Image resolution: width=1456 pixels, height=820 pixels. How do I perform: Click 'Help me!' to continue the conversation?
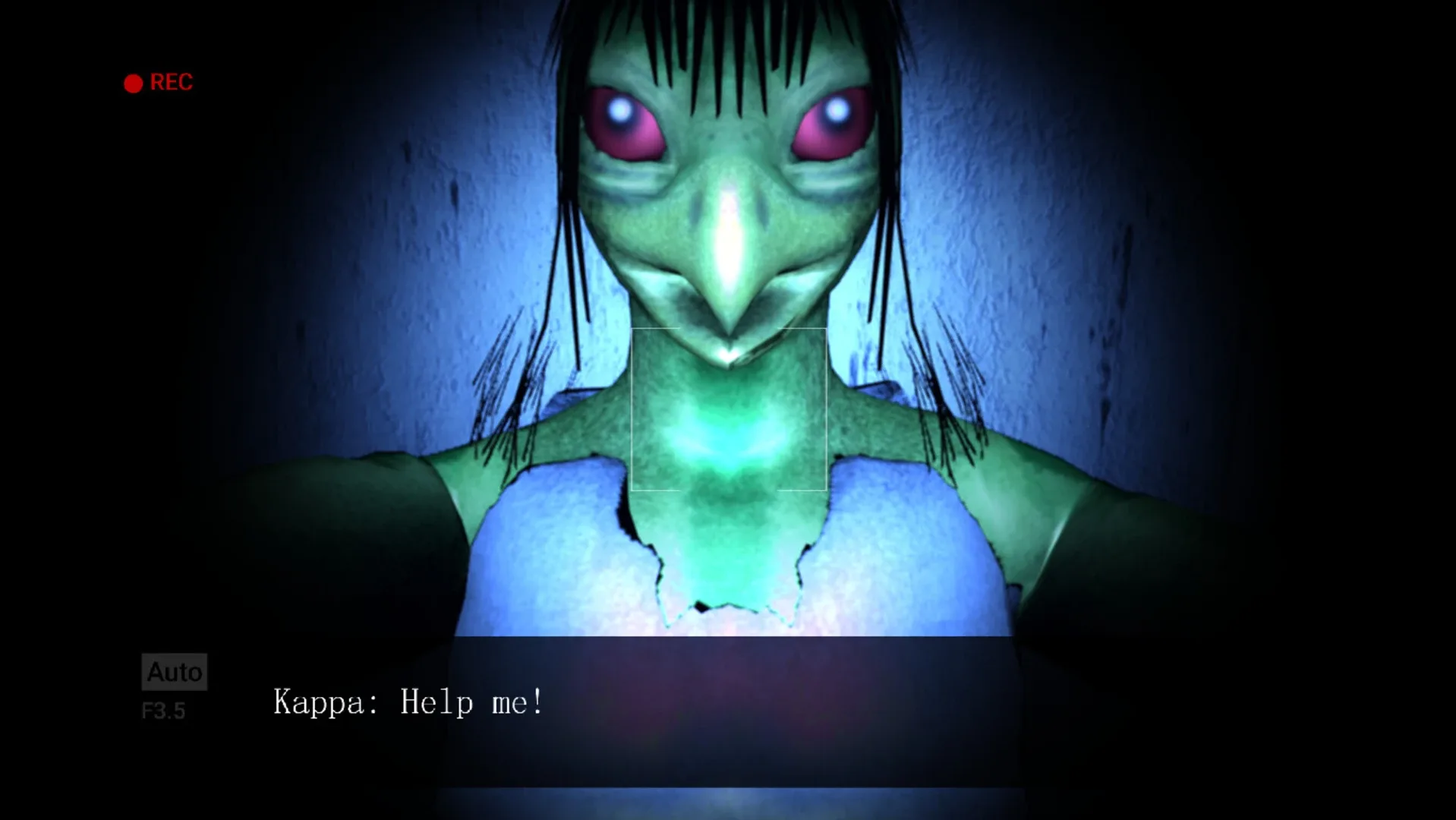click(x=471, y=702)
